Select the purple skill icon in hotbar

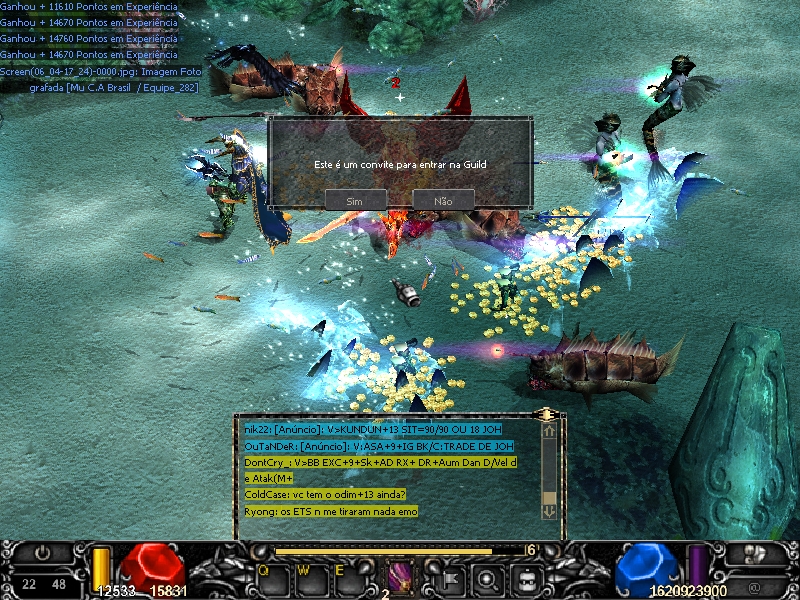coord(400,577)
